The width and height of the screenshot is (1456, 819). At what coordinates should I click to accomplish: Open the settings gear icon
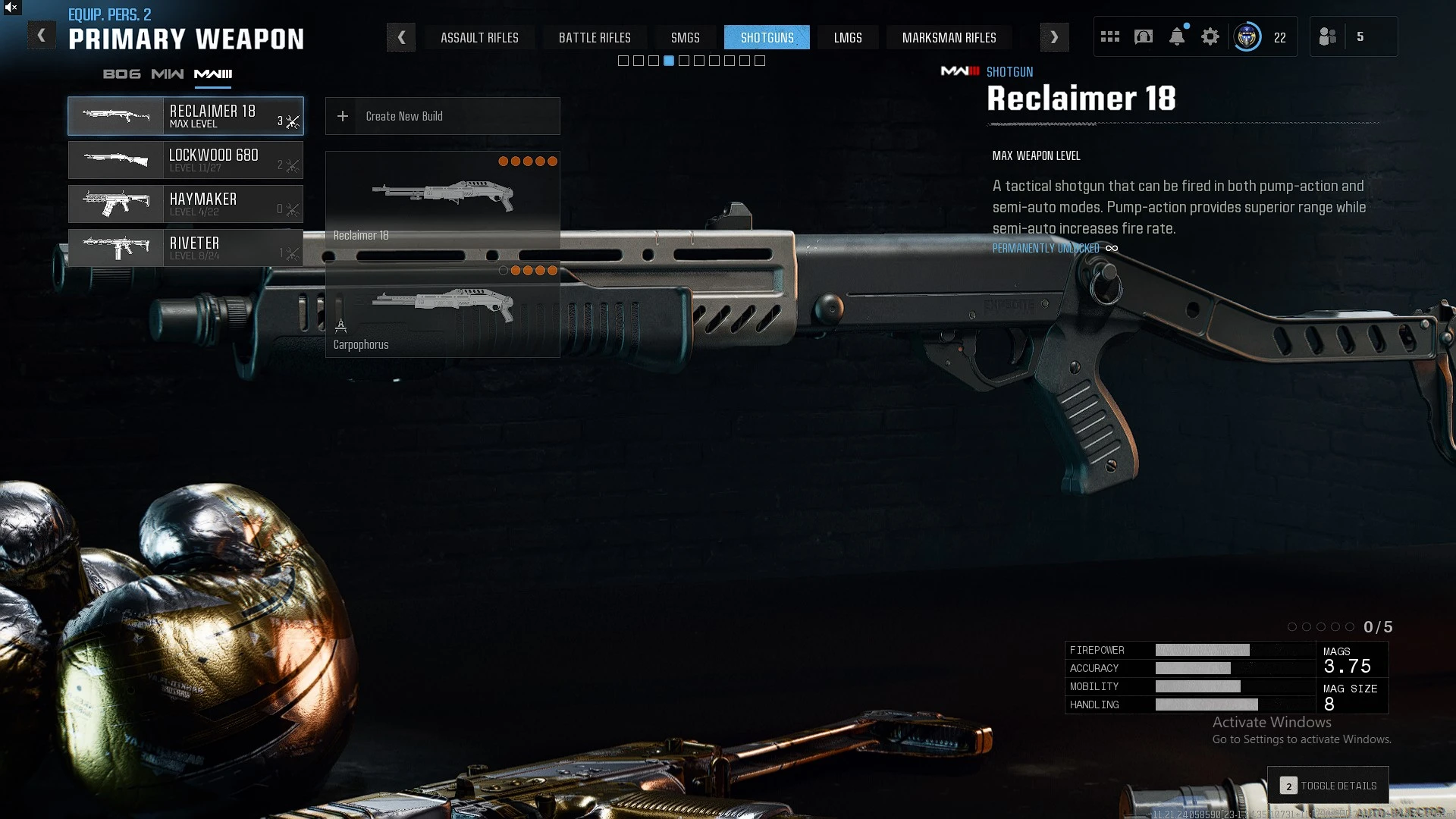pos(1210,36)
